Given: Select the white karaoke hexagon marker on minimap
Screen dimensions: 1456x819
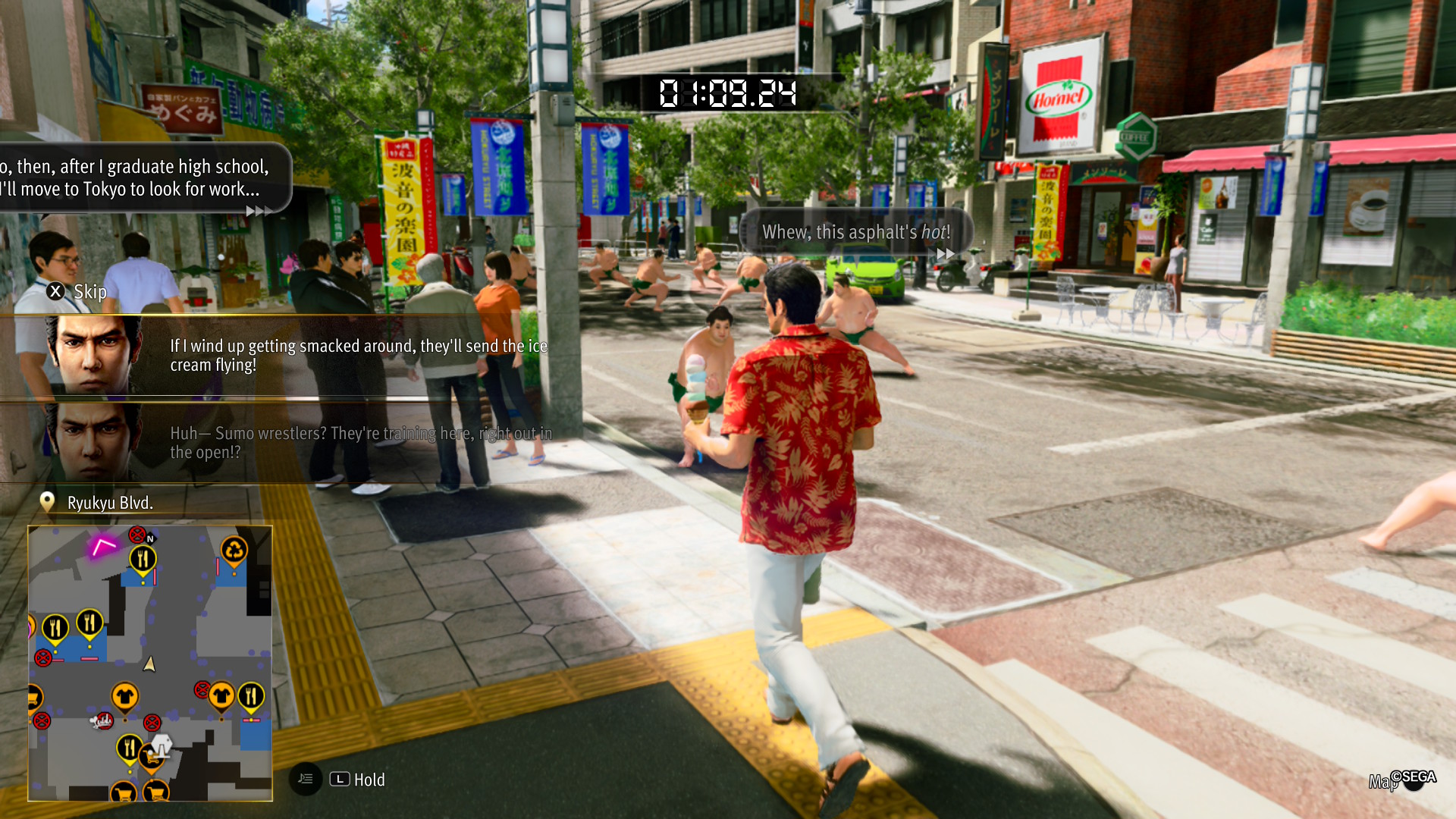Looking at the screenshot, I should (161, 745).
